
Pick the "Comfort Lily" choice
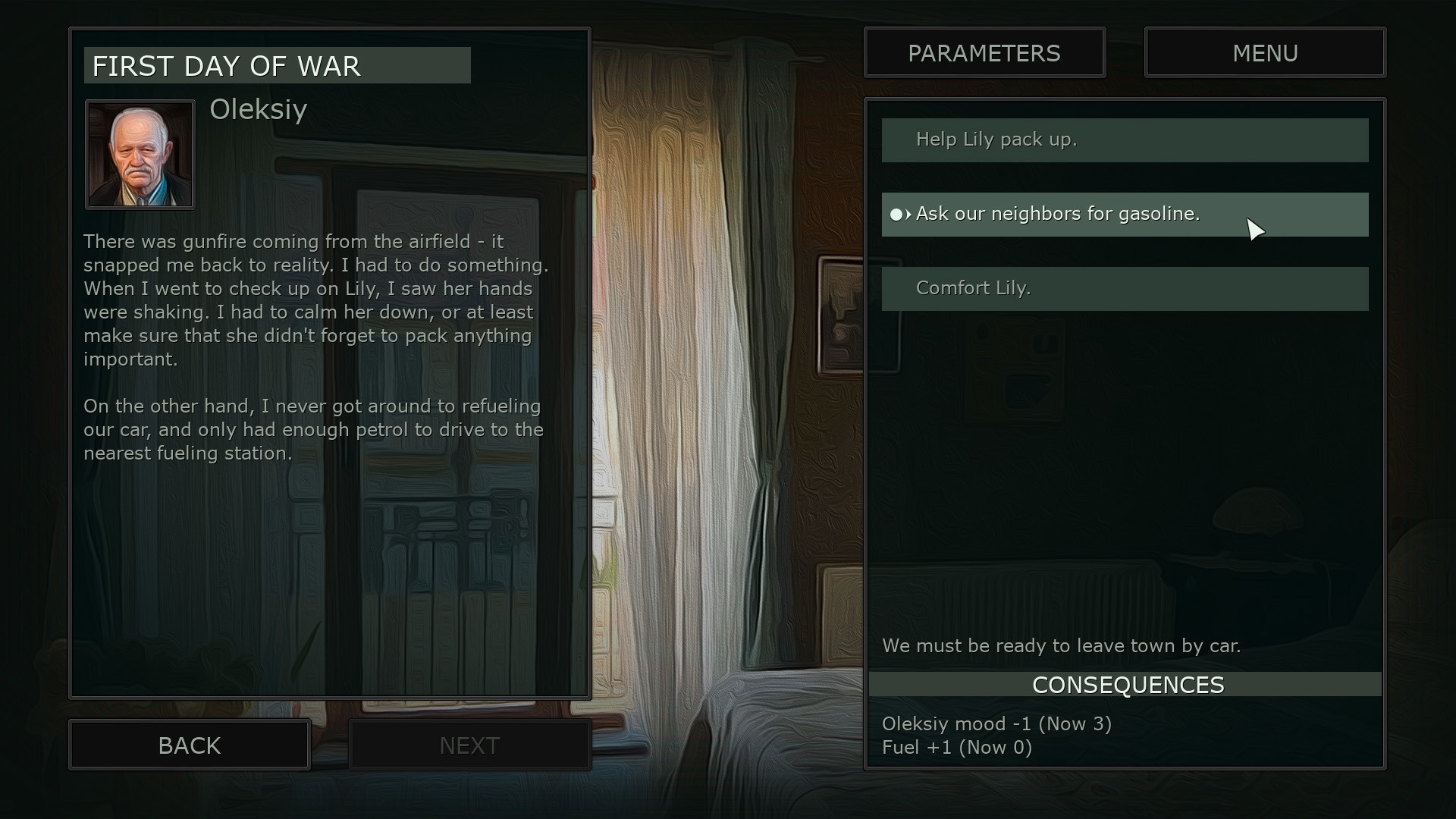(1125, 289)
